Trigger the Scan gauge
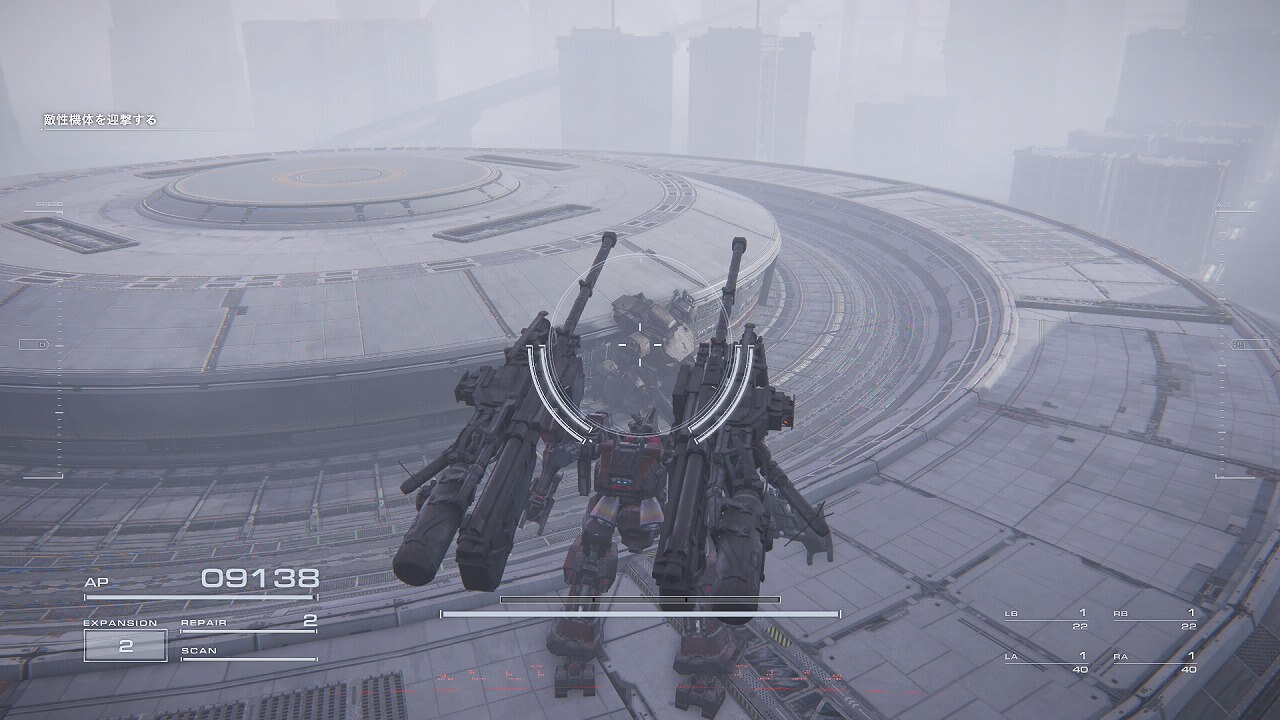The width and height of the screenshot is (1280, 720). (x=248, y=654)
